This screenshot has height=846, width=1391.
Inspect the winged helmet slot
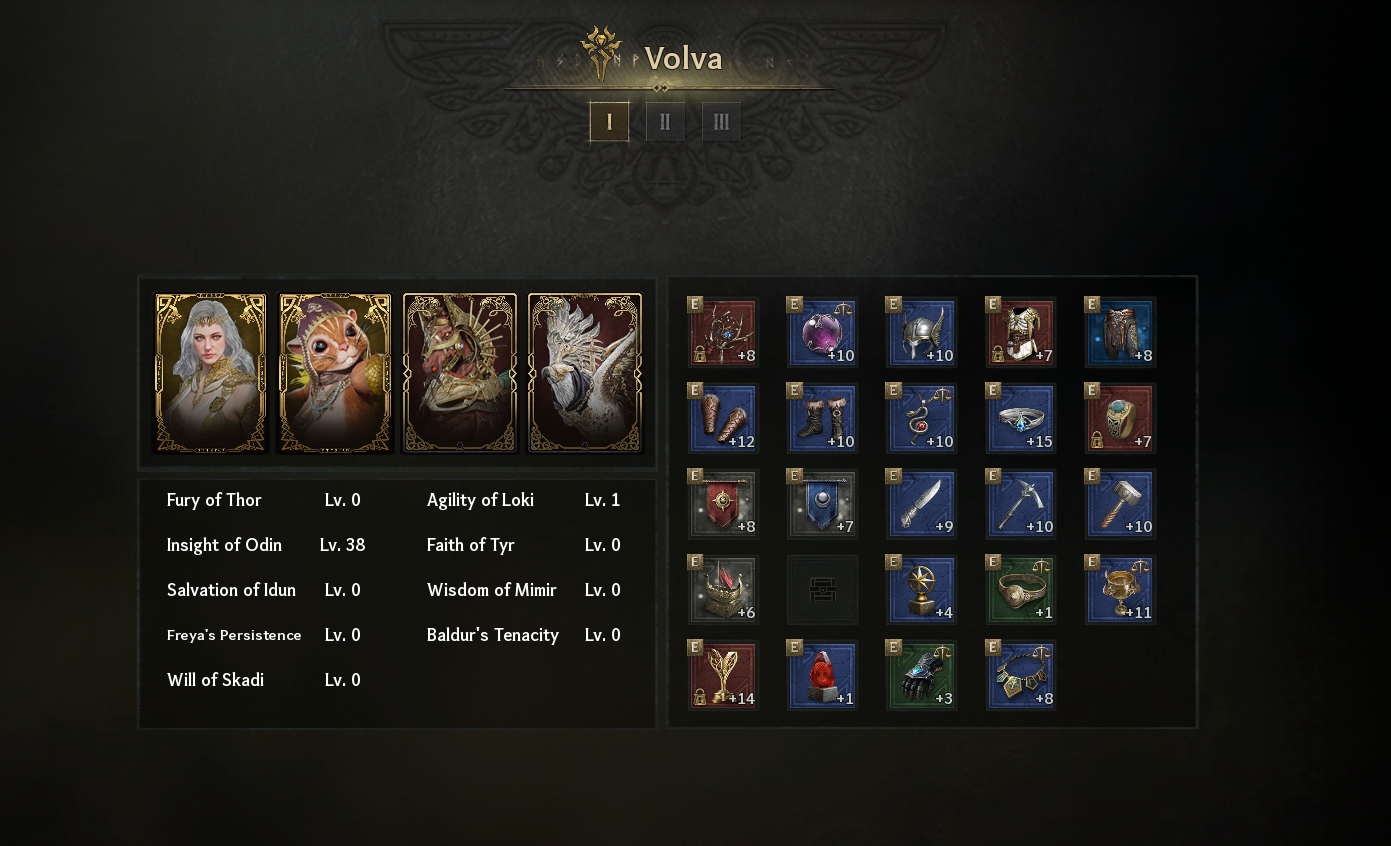click(921, 332)
